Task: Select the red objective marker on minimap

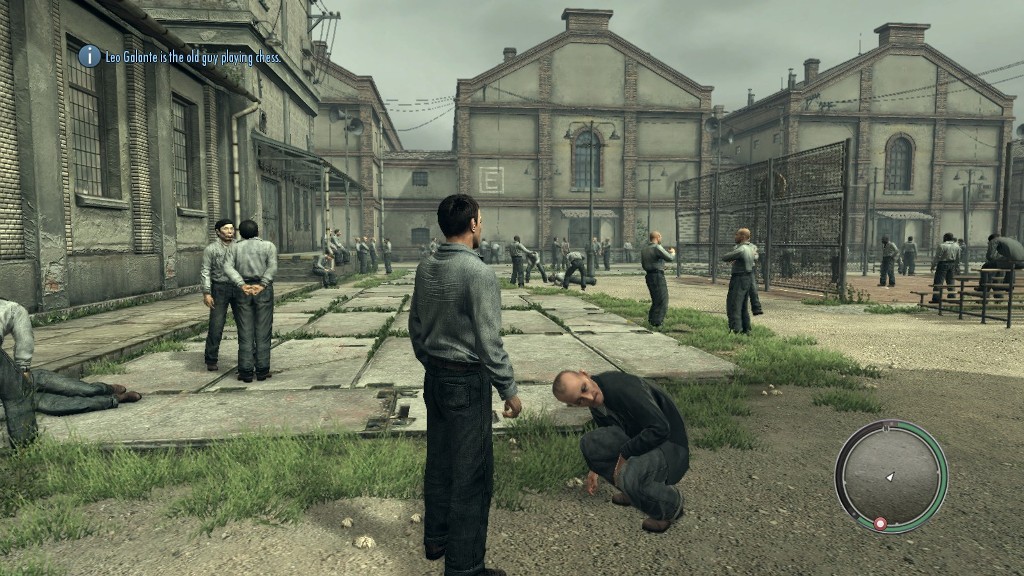Action: tap(880, 523)
